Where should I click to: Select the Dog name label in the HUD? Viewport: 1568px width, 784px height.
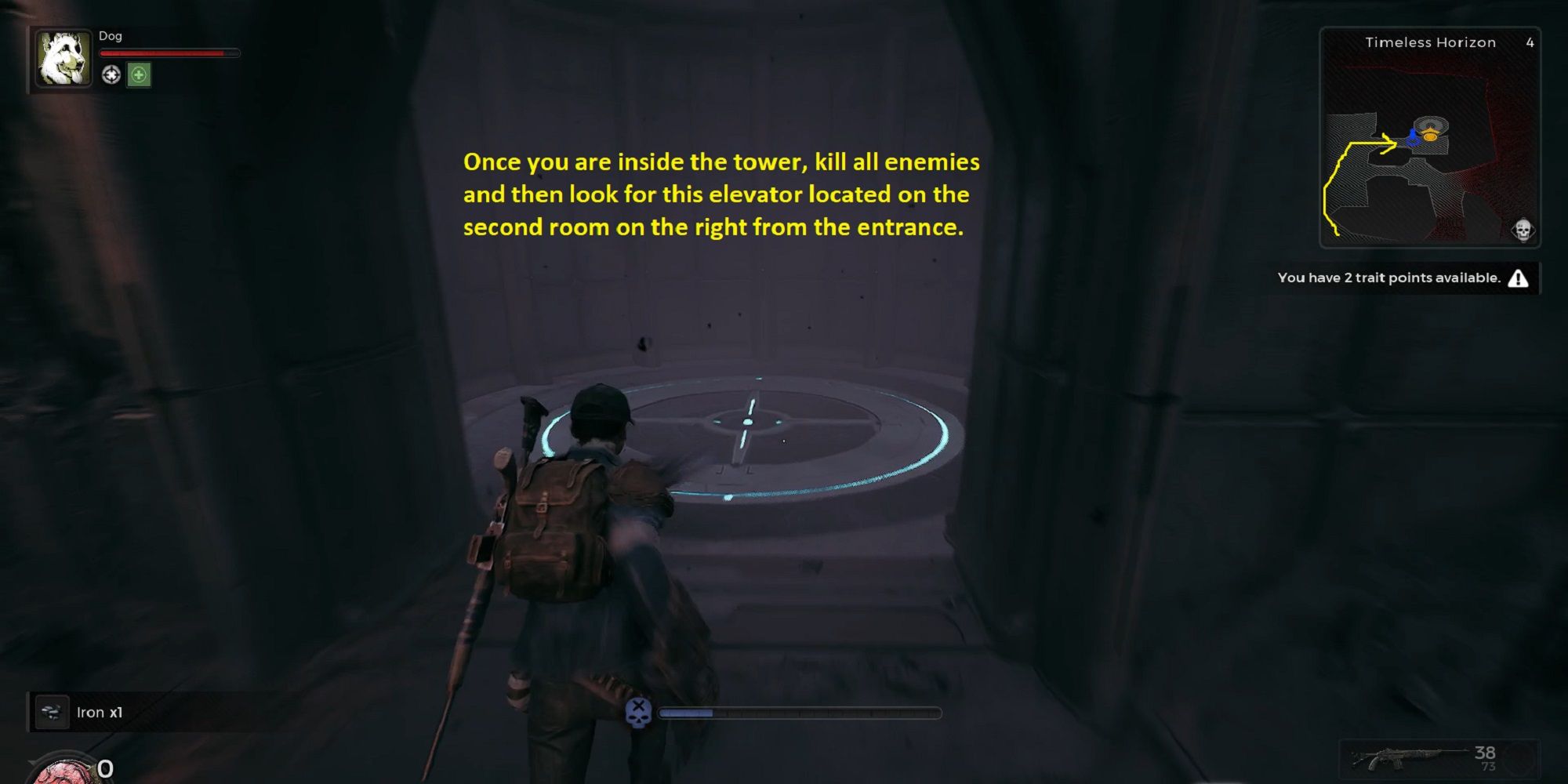(x=110, y=35)
